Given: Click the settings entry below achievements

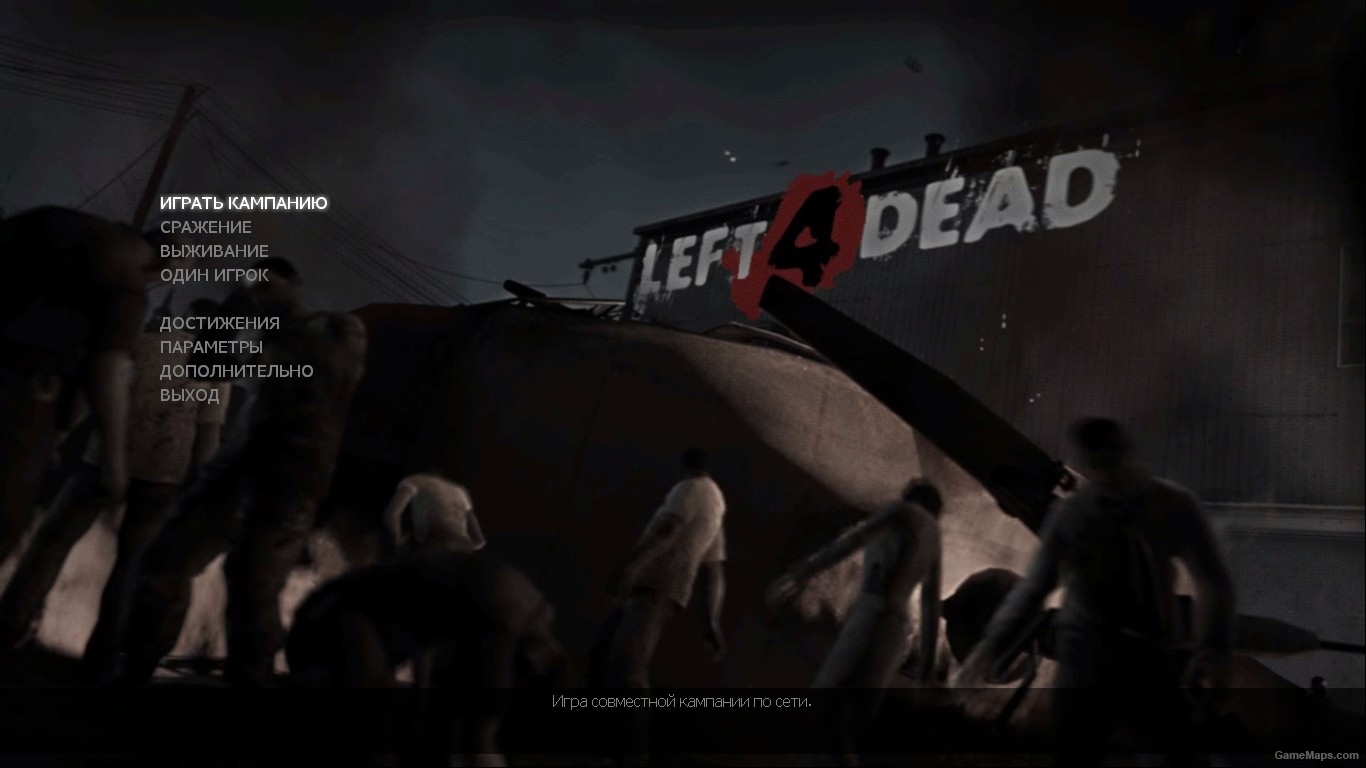Looking at the screenshot, I should [210, 347].
